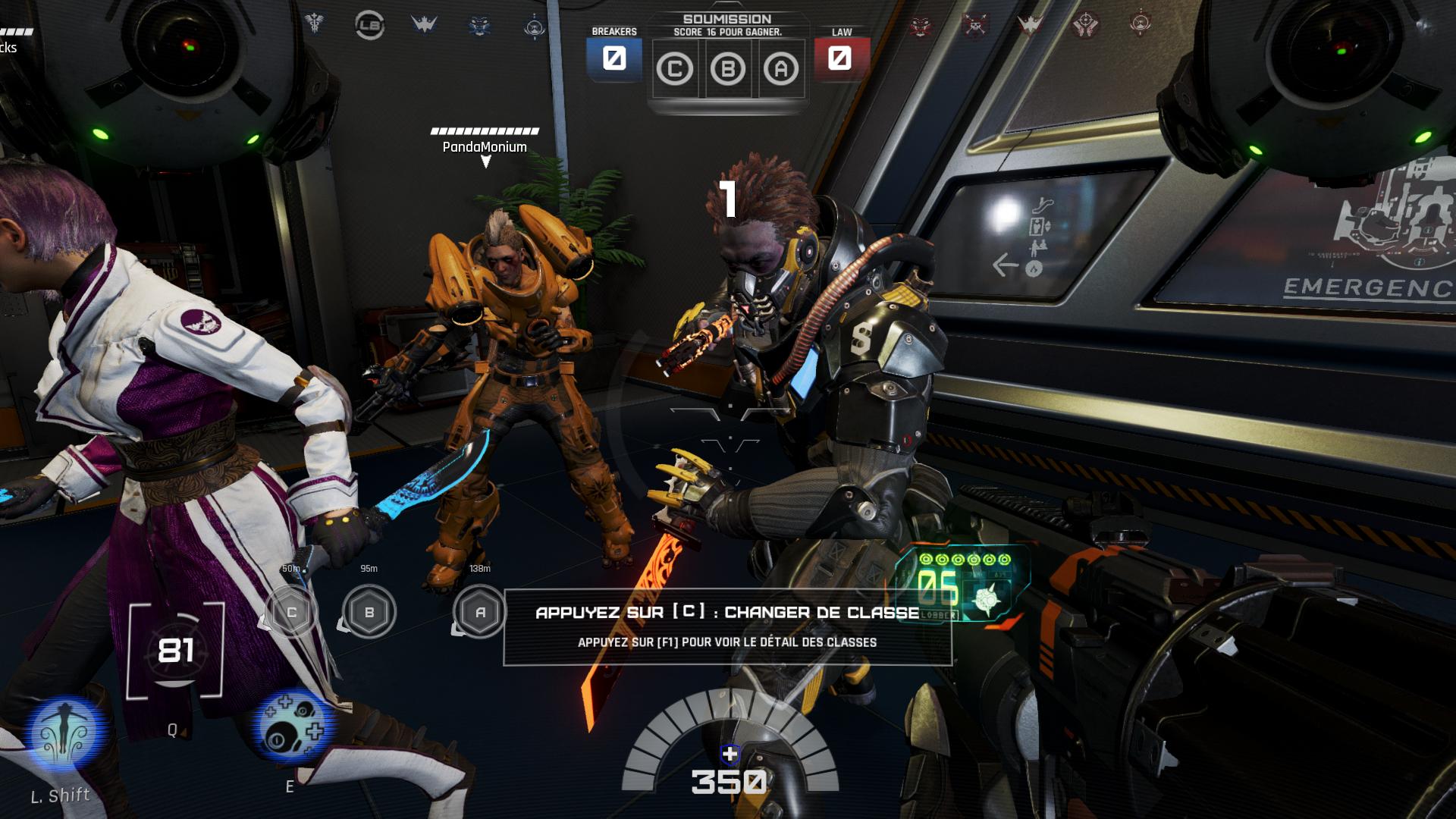This screenshot has width=1456, height=819.
Task: Activate the E drone ability icon
Action: pos(293,726)
